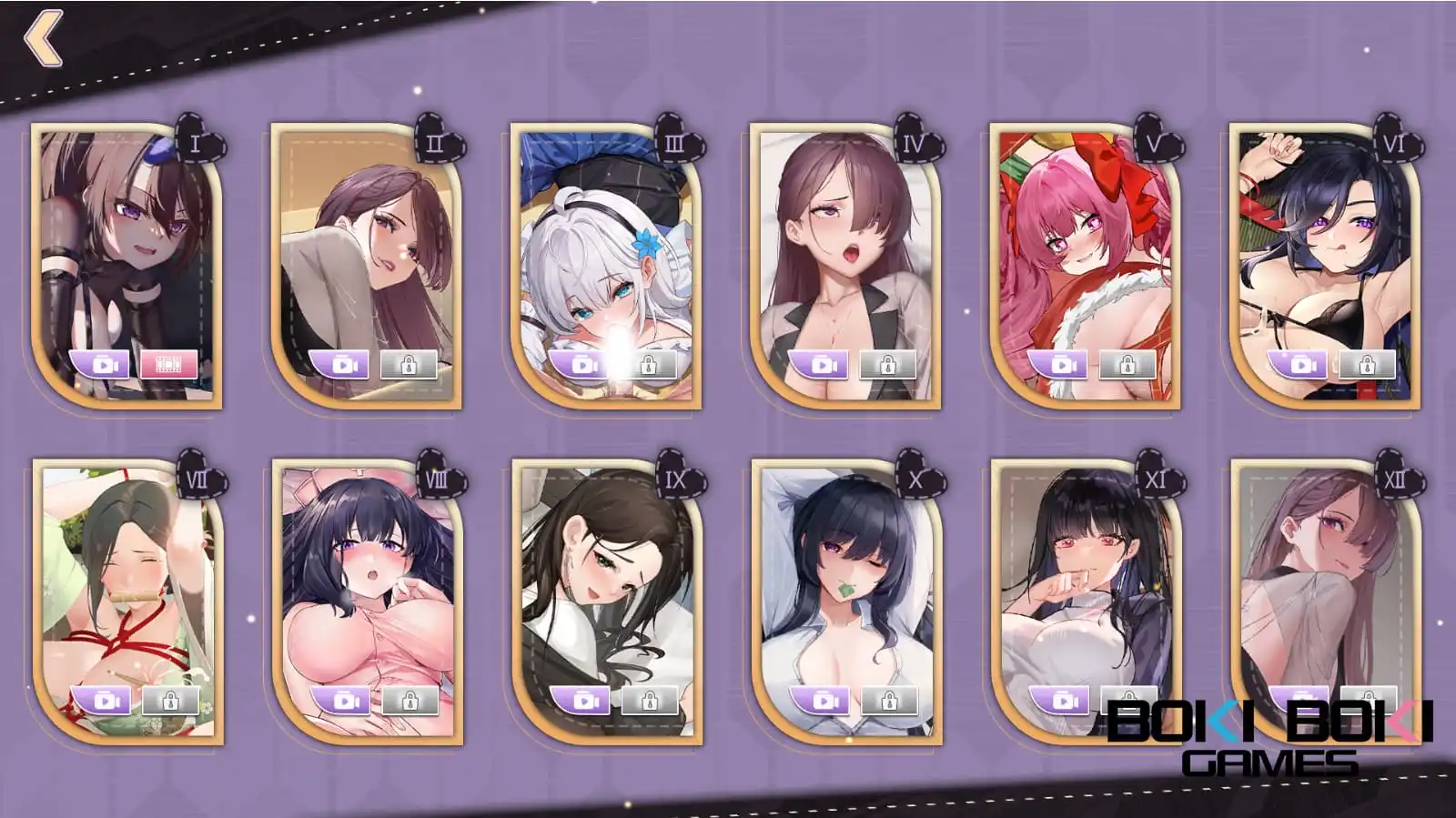This screenshot has width=1456, height=818.
Task: Open the card labeled VII
Action: [x=126, y=582]
